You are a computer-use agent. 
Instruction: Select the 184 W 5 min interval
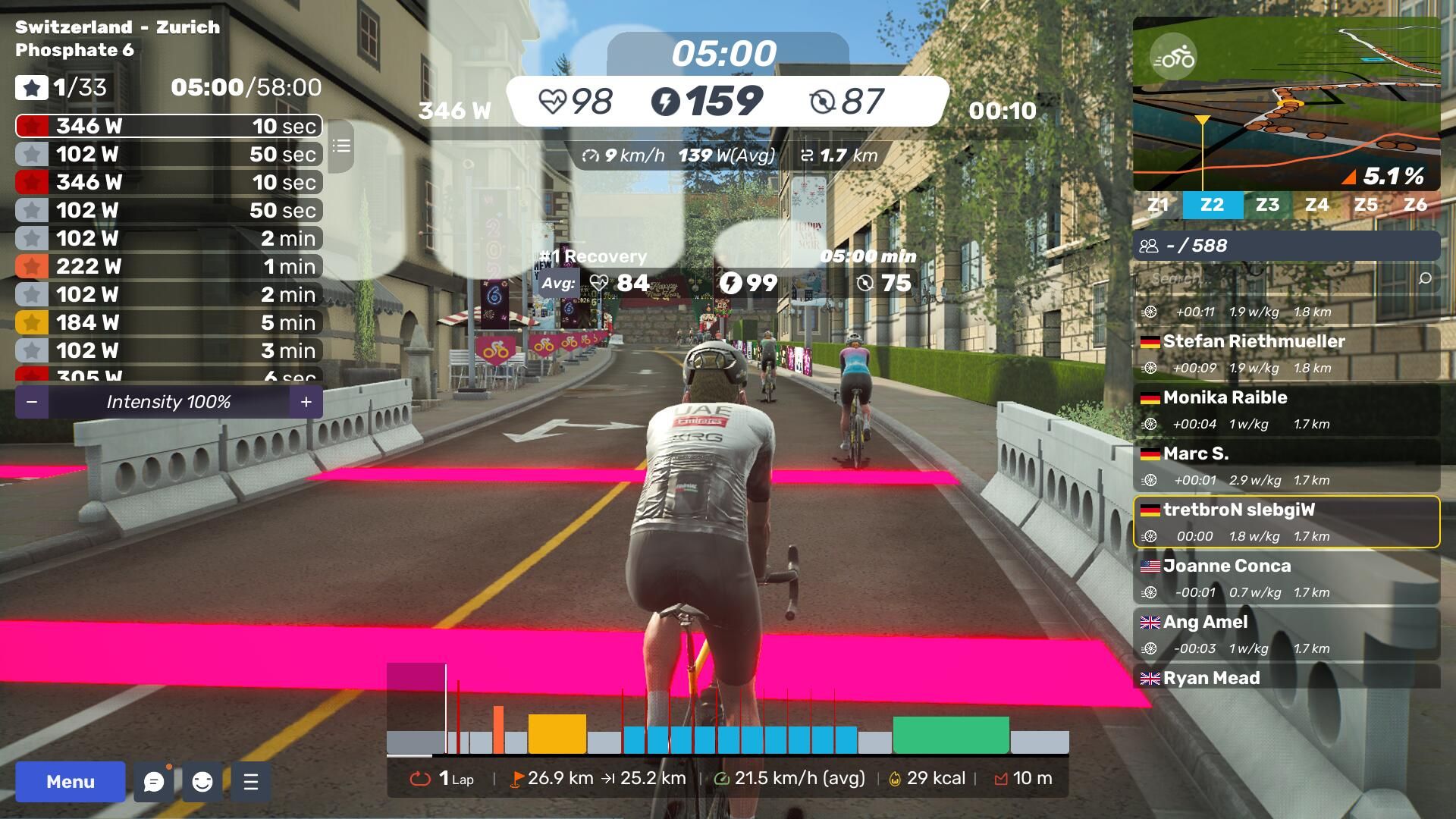click(168, 322)
